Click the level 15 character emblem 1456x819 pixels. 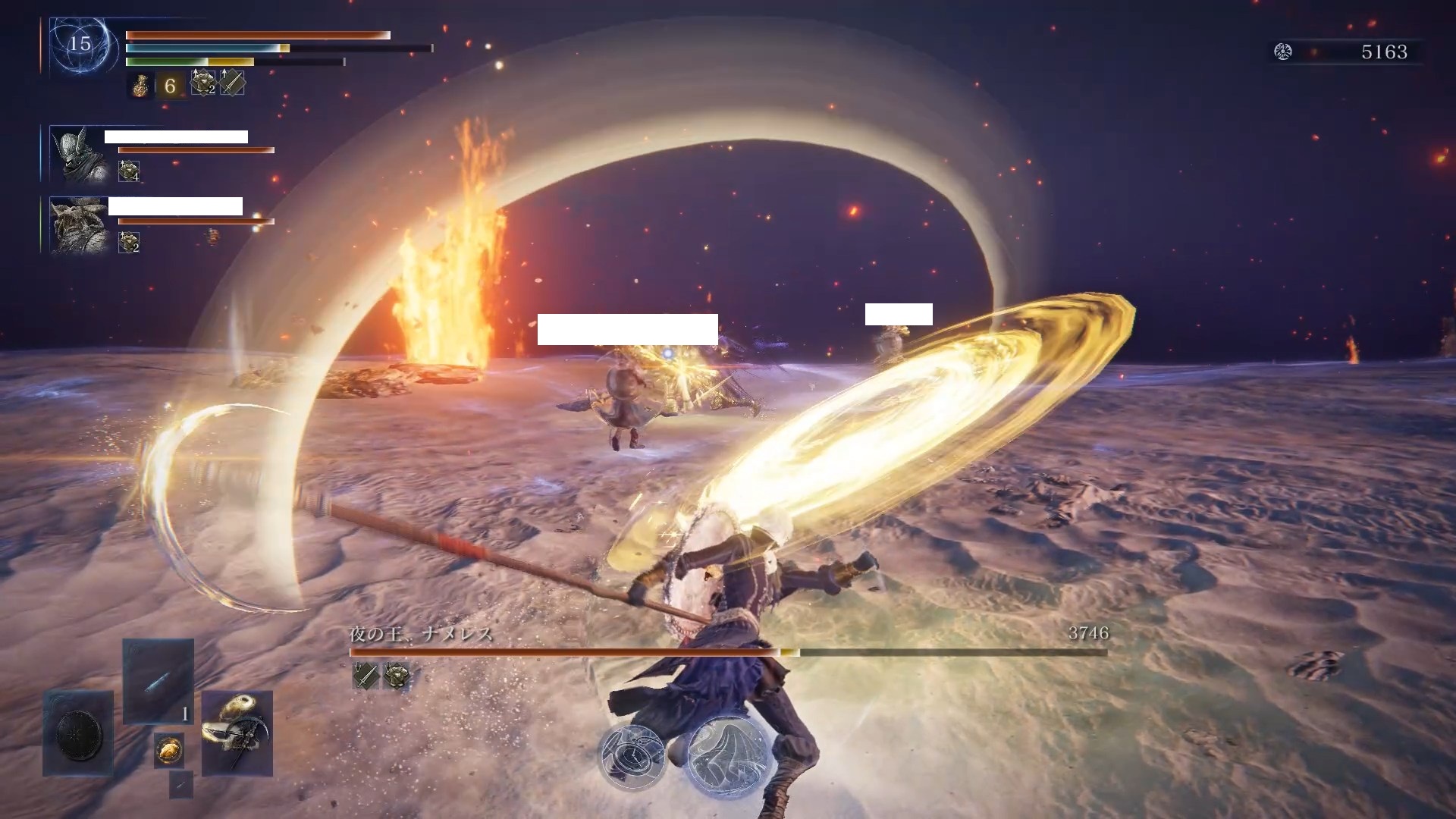click(81, 45)
